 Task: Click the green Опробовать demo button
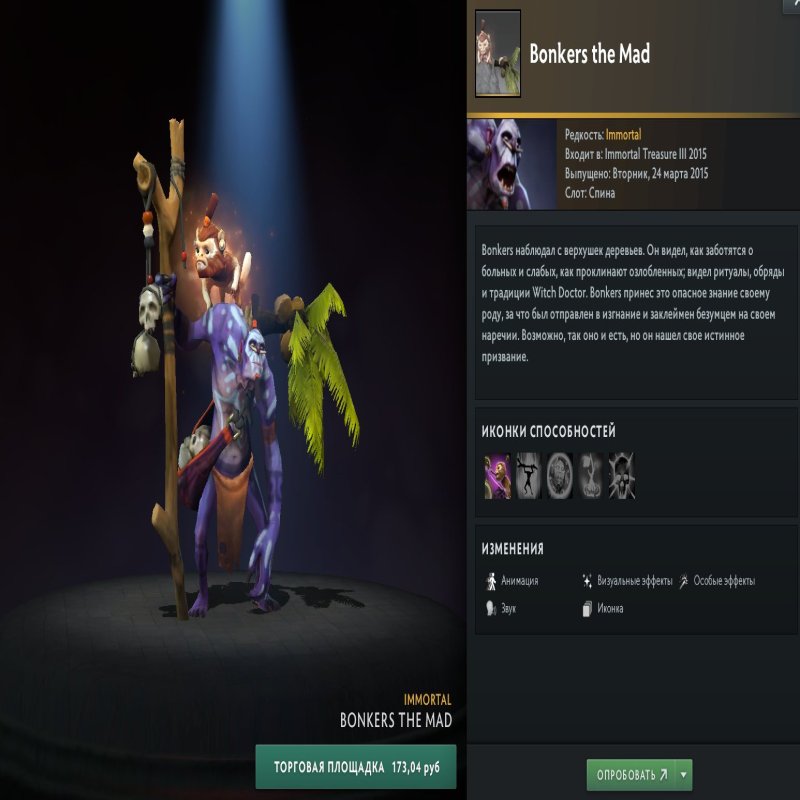pyautogui.click(x=631, y=774)
